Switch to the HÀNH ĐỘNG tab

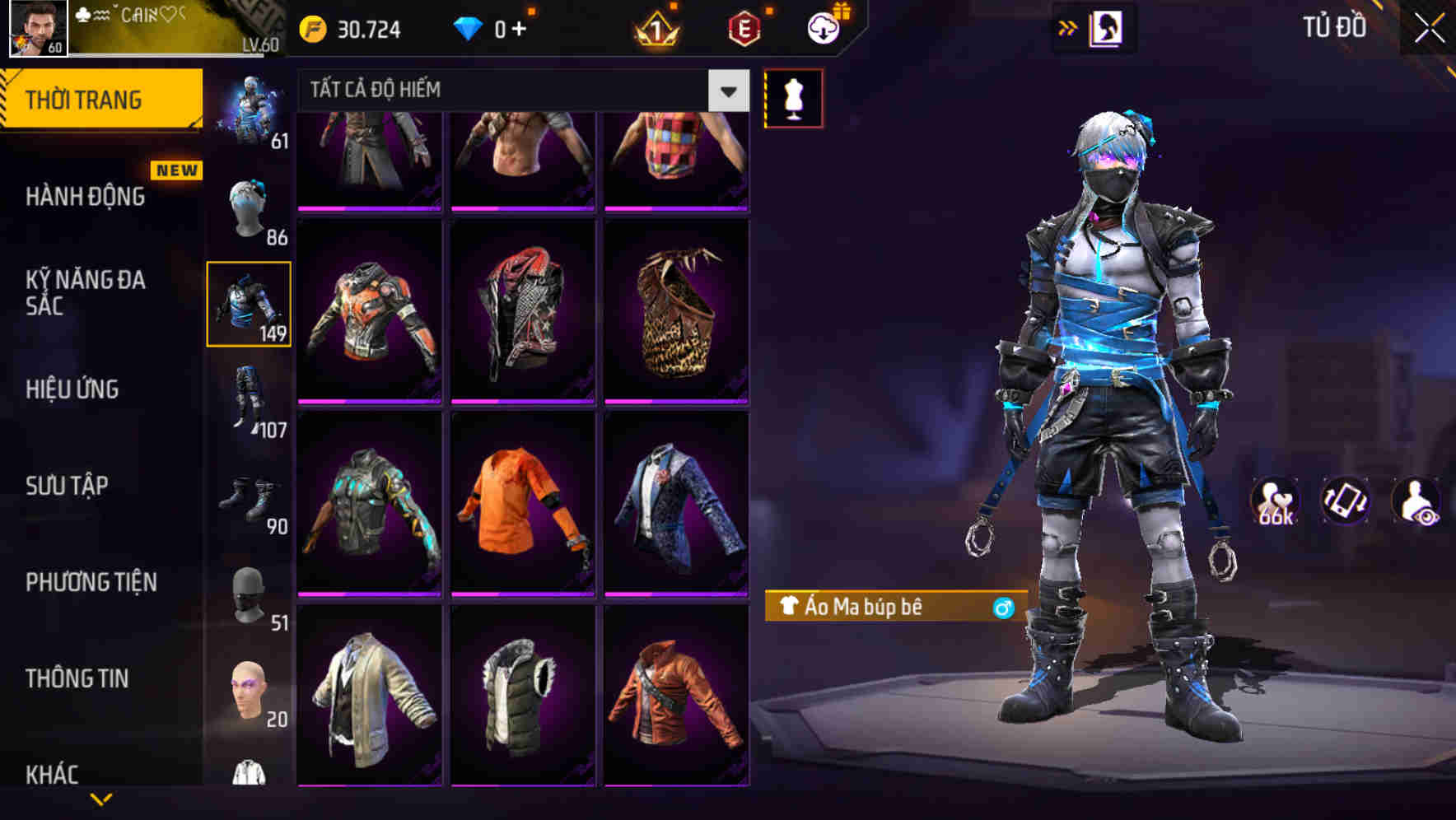click(x=86, y=198)
